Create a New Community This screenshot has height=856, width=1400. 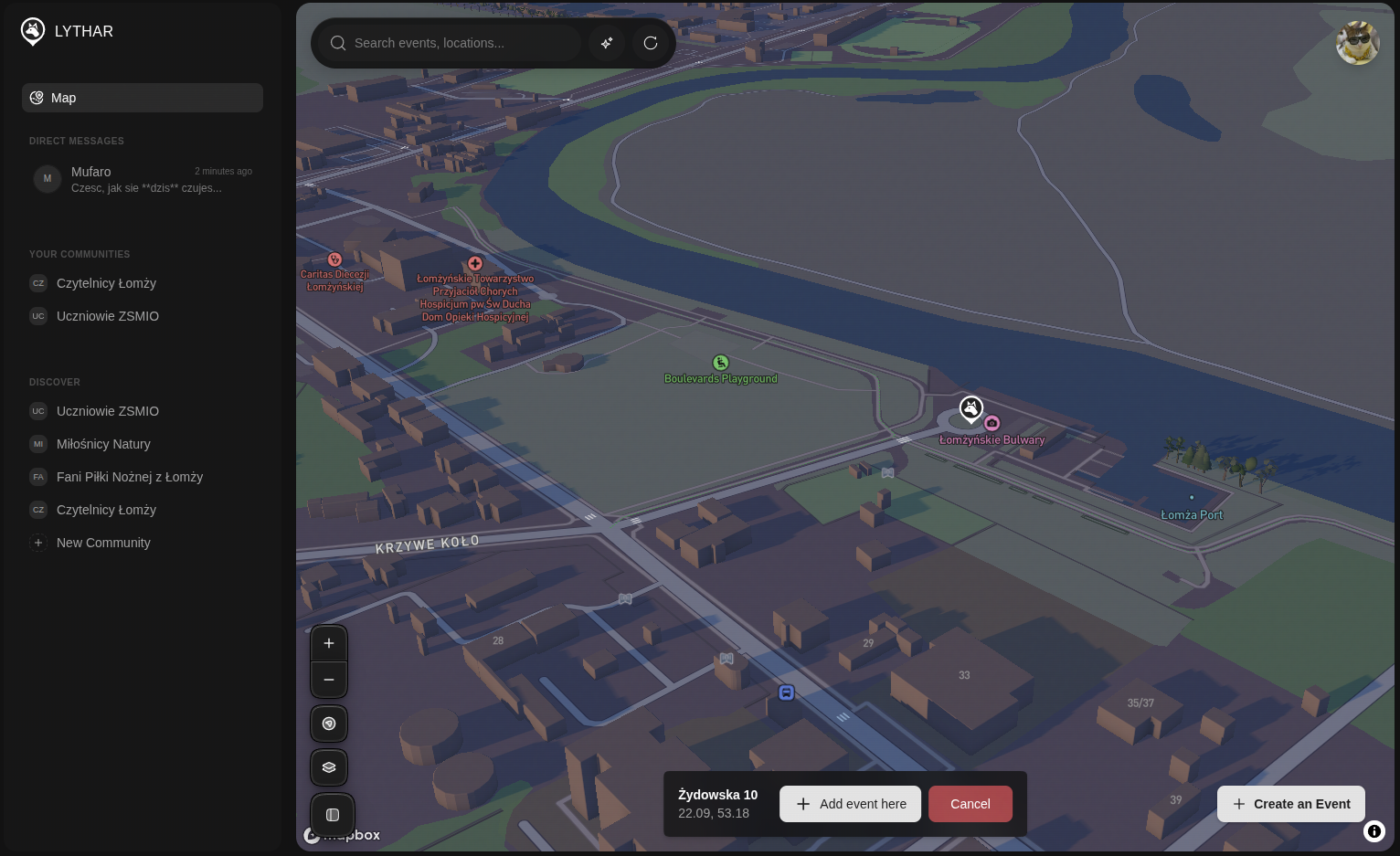[x=102, y=543]
